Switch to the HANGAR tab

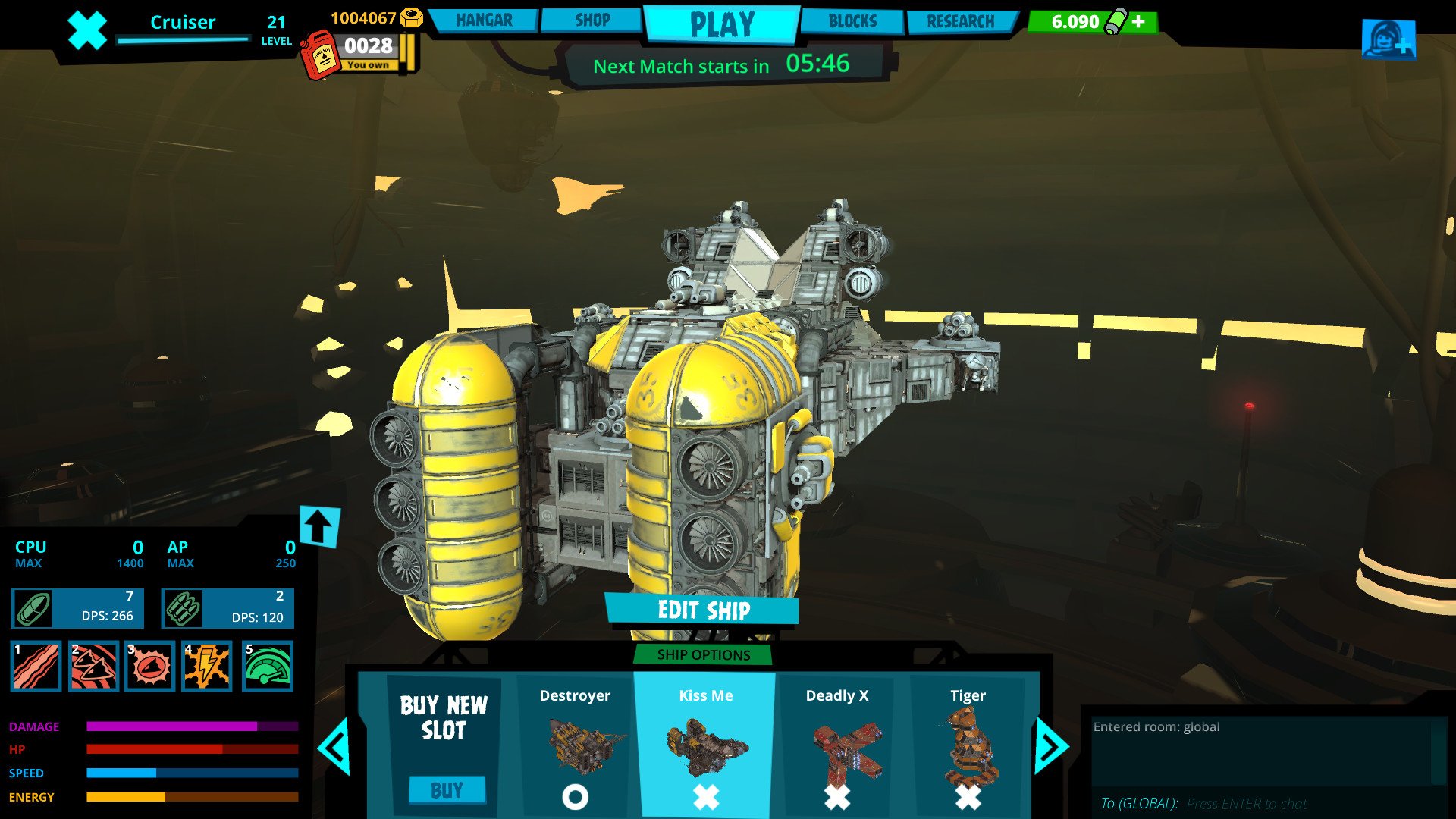tap(483, 20)
